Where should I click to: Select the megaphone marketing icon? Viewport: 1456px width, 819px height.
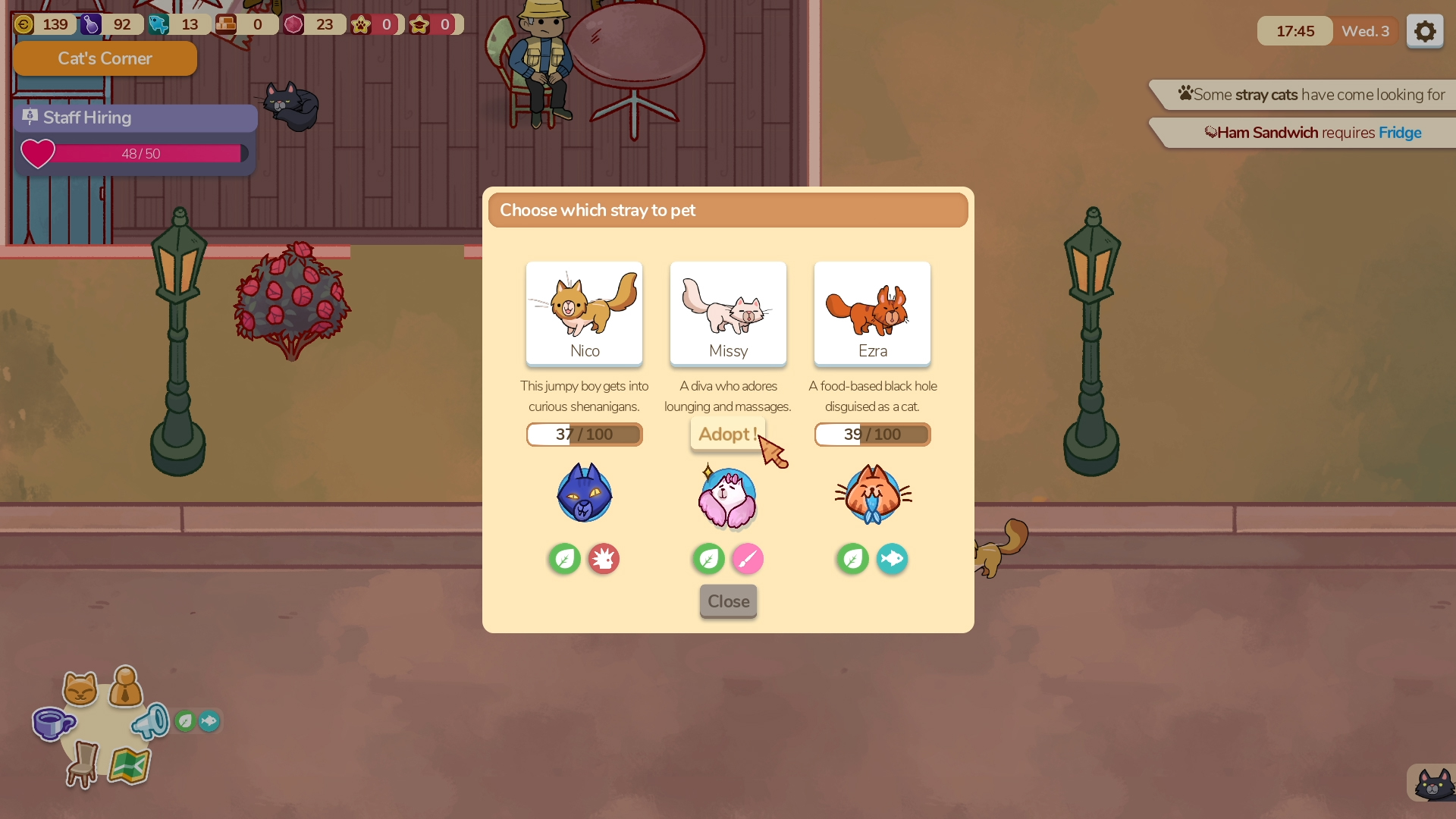point(152,720)
